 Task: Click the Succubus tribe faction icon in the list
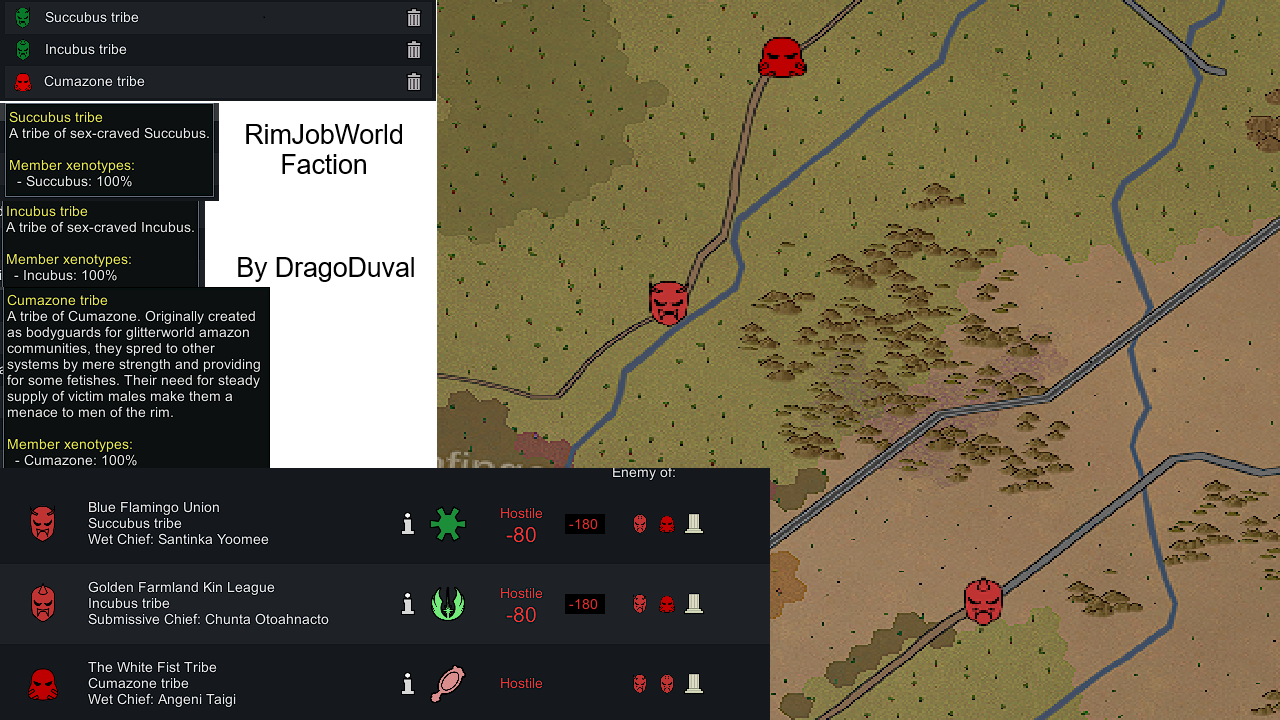coord(23,17)
